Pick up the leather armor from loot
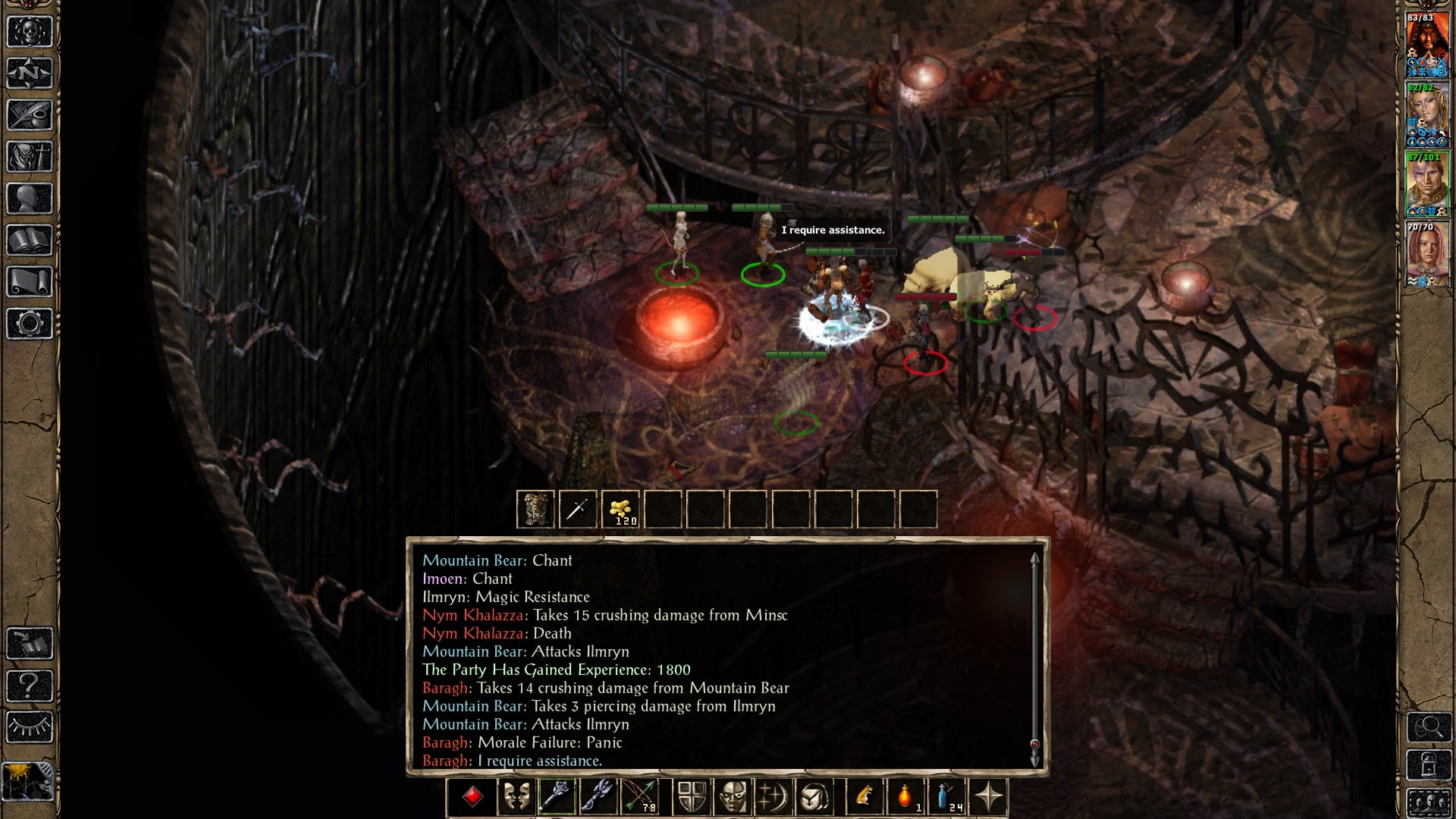Viewport: 1456px width, 819px height. coord(535,509)
